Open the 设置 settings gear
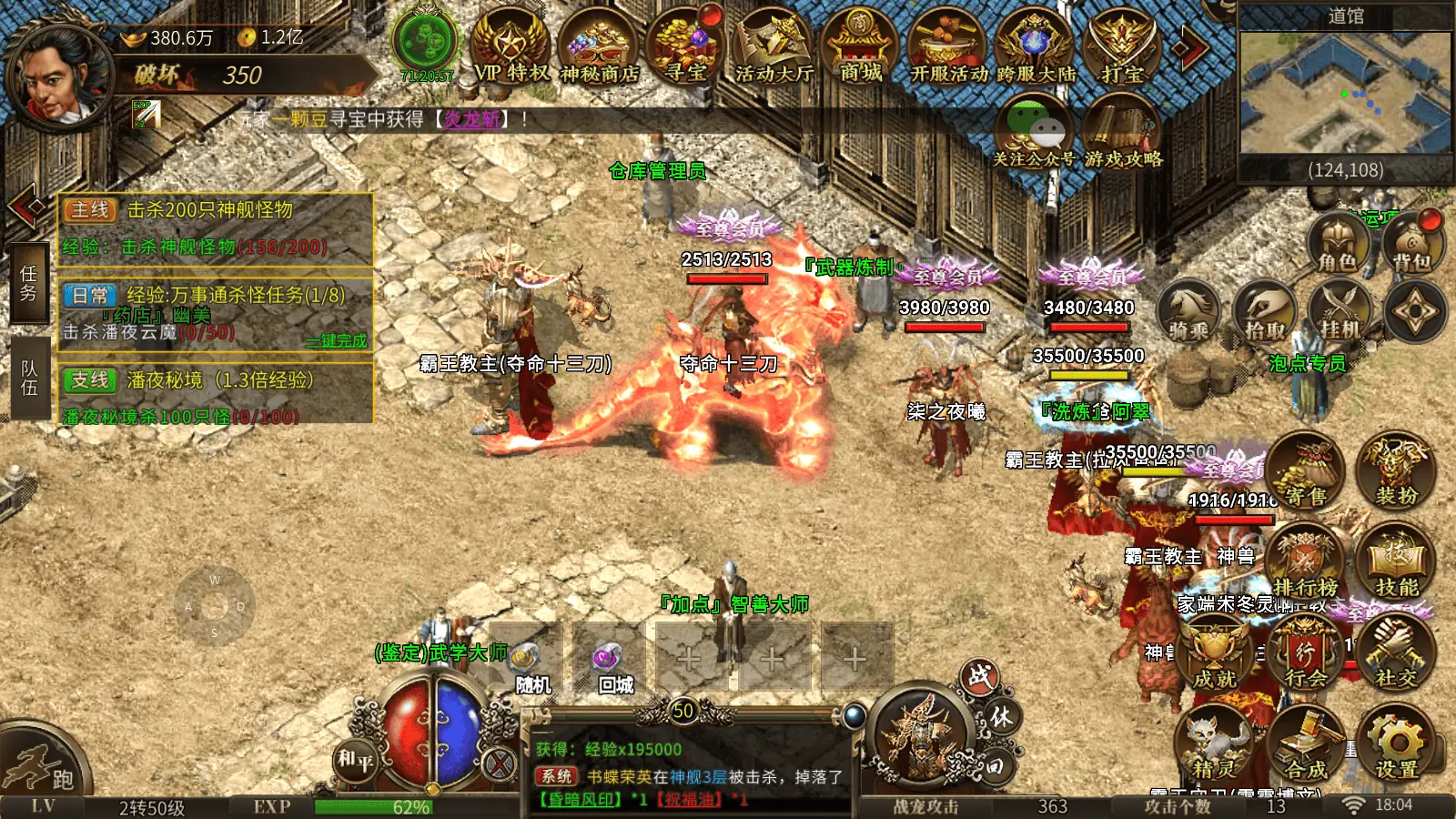 [1396, 748]
